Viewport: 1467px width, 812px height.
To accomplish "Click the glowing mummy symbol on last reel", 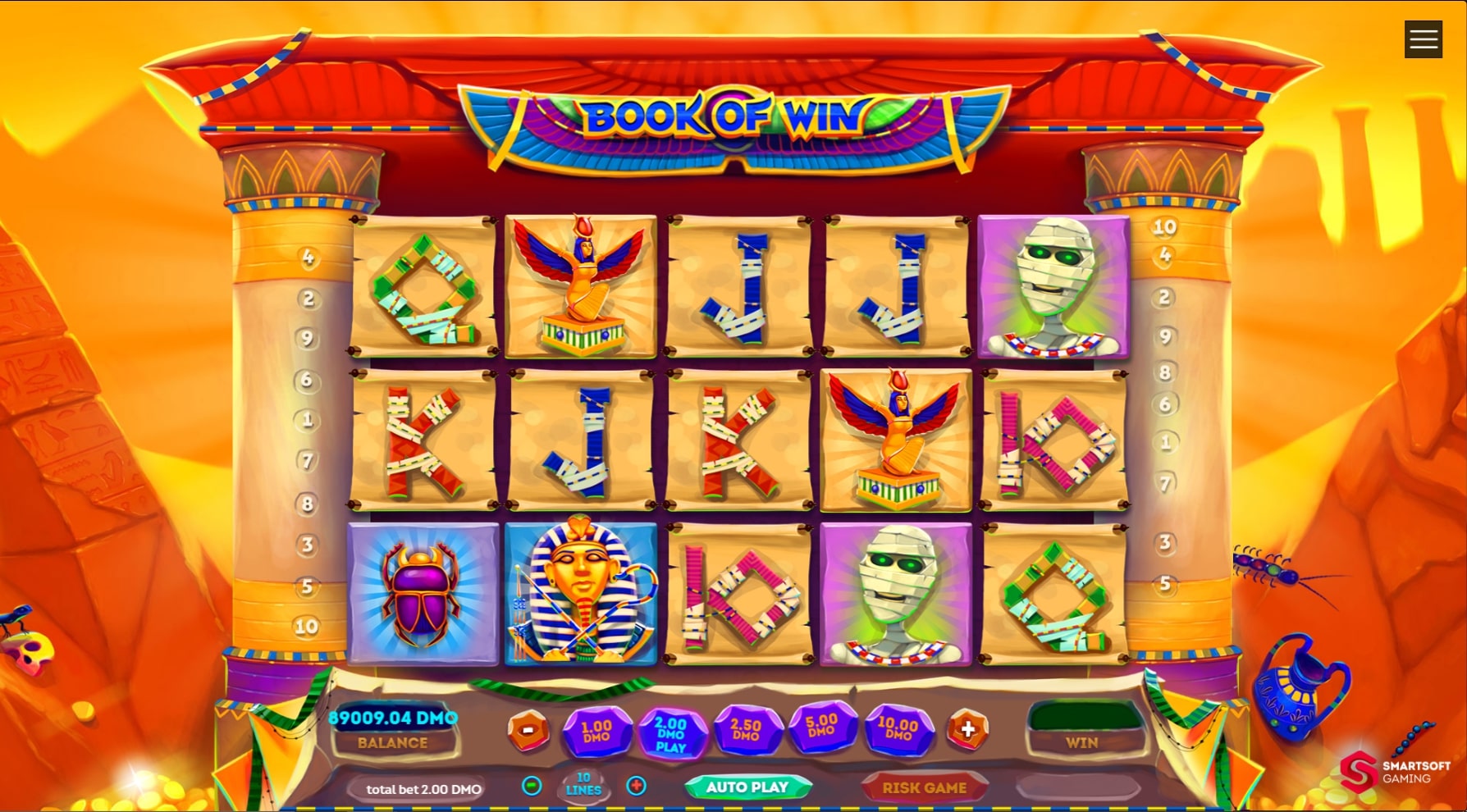I will [x=1054, y=289].
